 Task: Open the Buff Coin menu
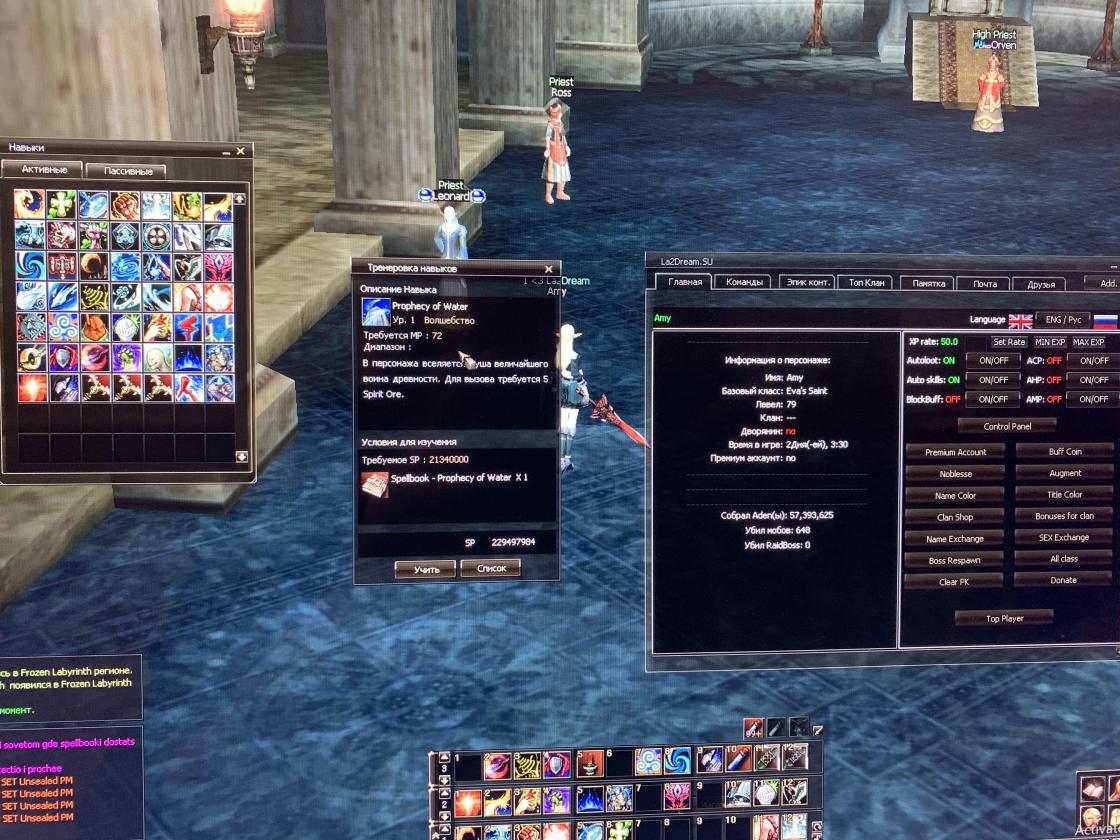point(1064,452)
